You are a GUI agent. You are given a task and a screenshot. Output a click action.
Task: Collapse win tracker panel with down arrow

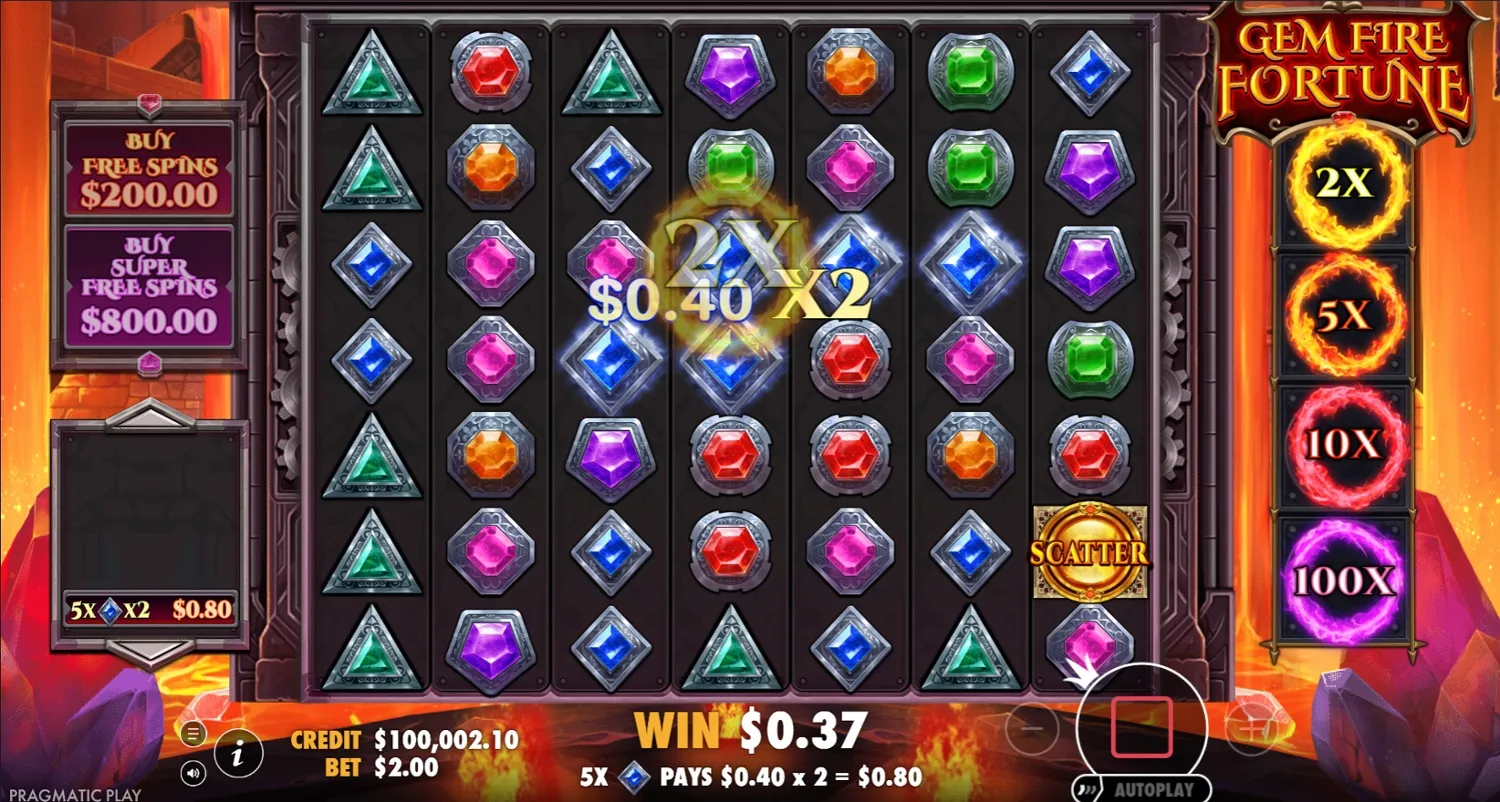pos(150,653)
